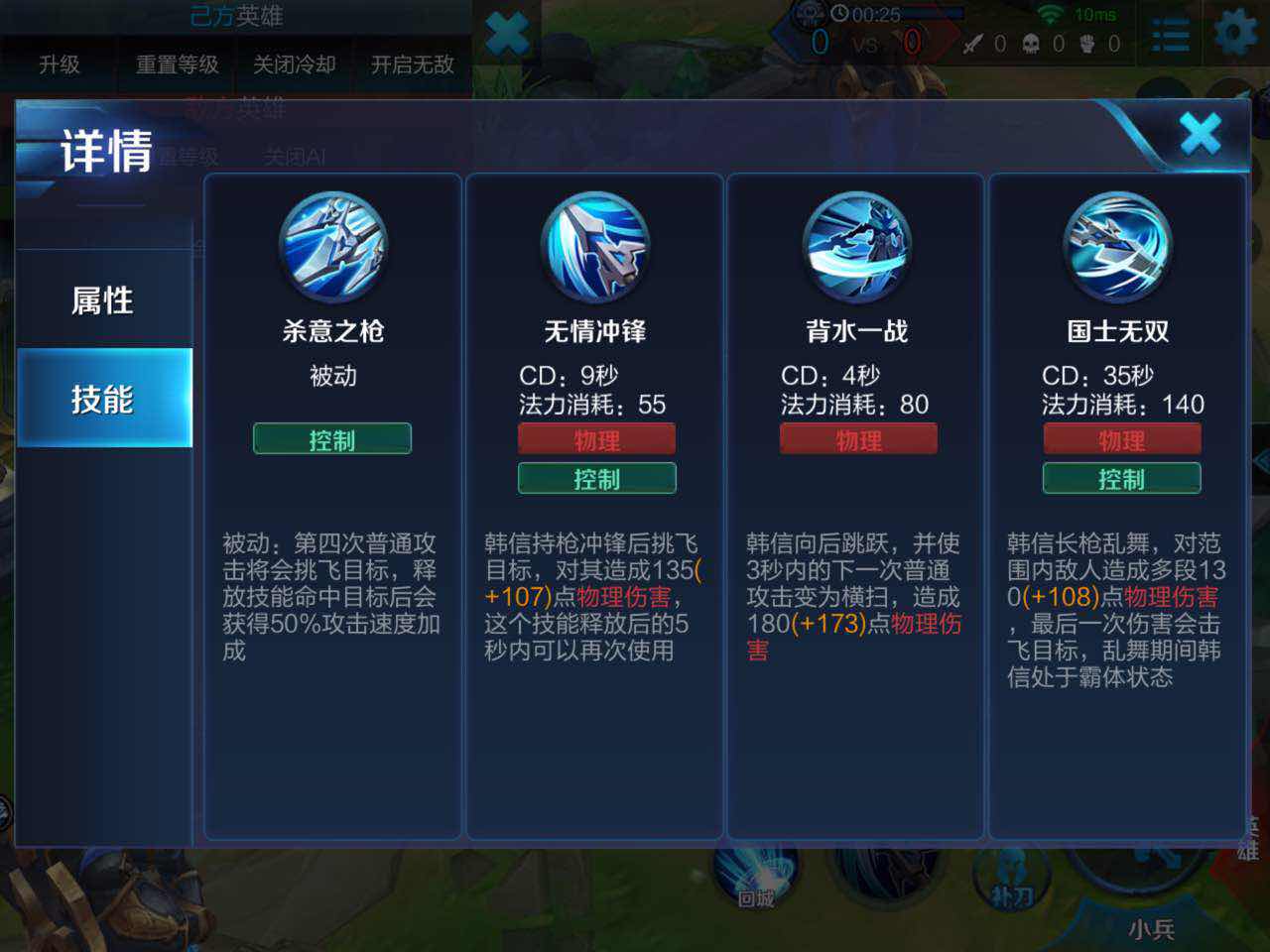Select the 背水一战 skill icon
This screenshot has width=1270, height=952.
pyautogui.click(x=856, y=246)
